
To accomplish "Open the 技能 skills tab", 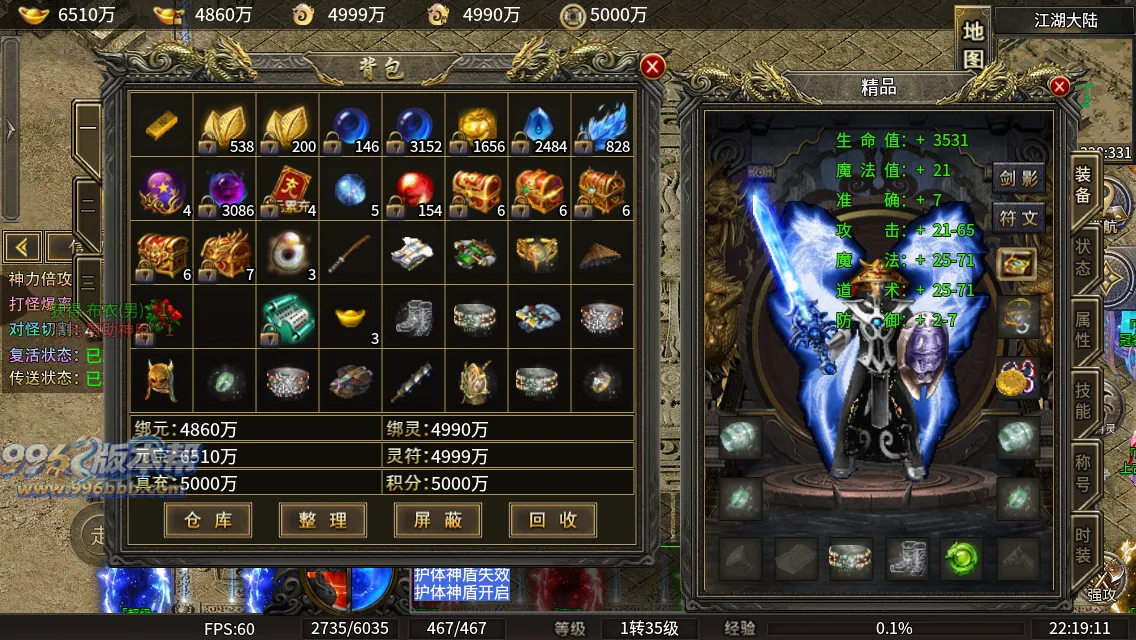I will pos(1083,398).
